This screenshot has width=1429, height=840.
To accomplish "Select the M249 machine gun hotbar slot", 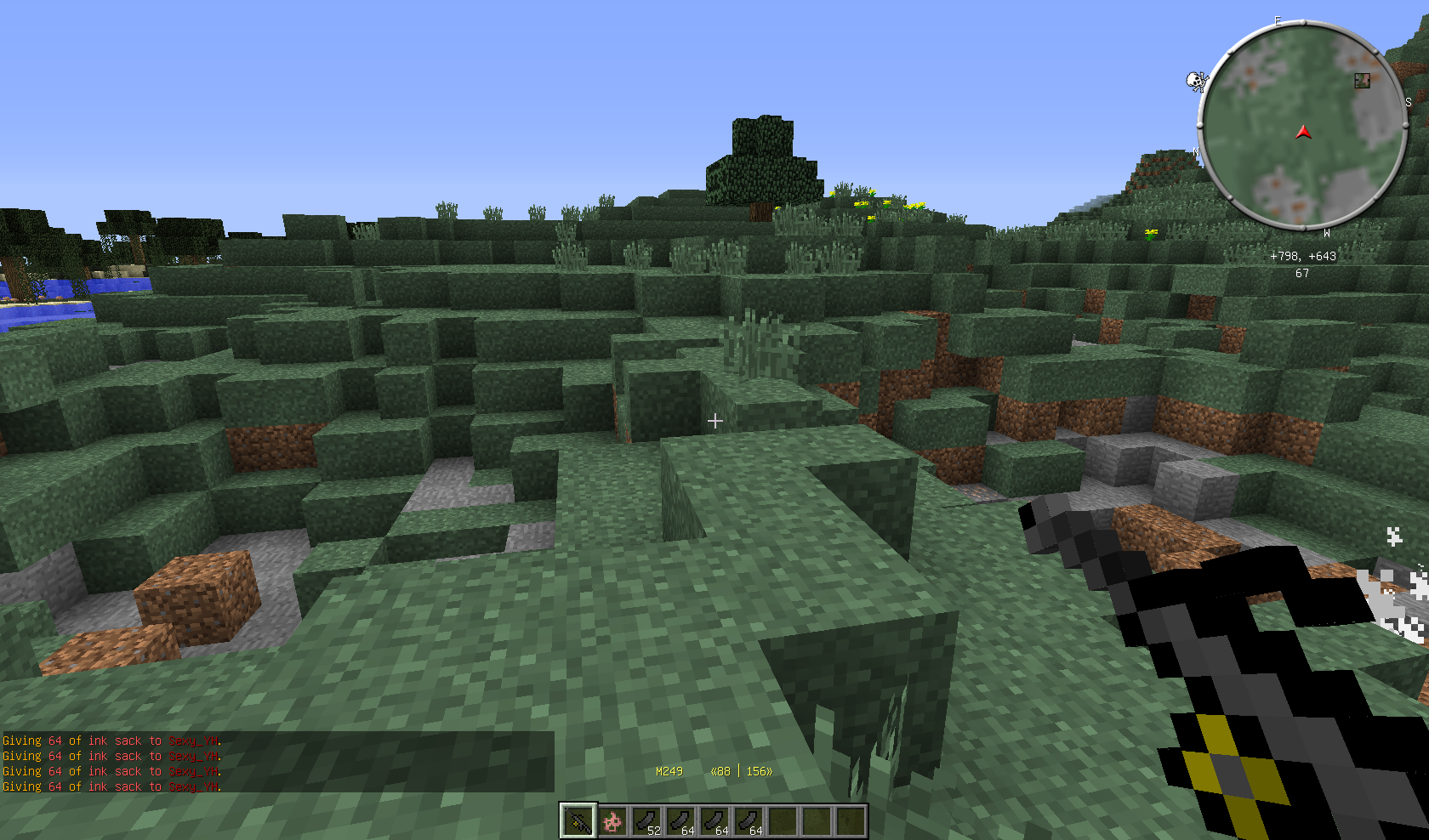I will pyautogui.click(x=578, y=821).
